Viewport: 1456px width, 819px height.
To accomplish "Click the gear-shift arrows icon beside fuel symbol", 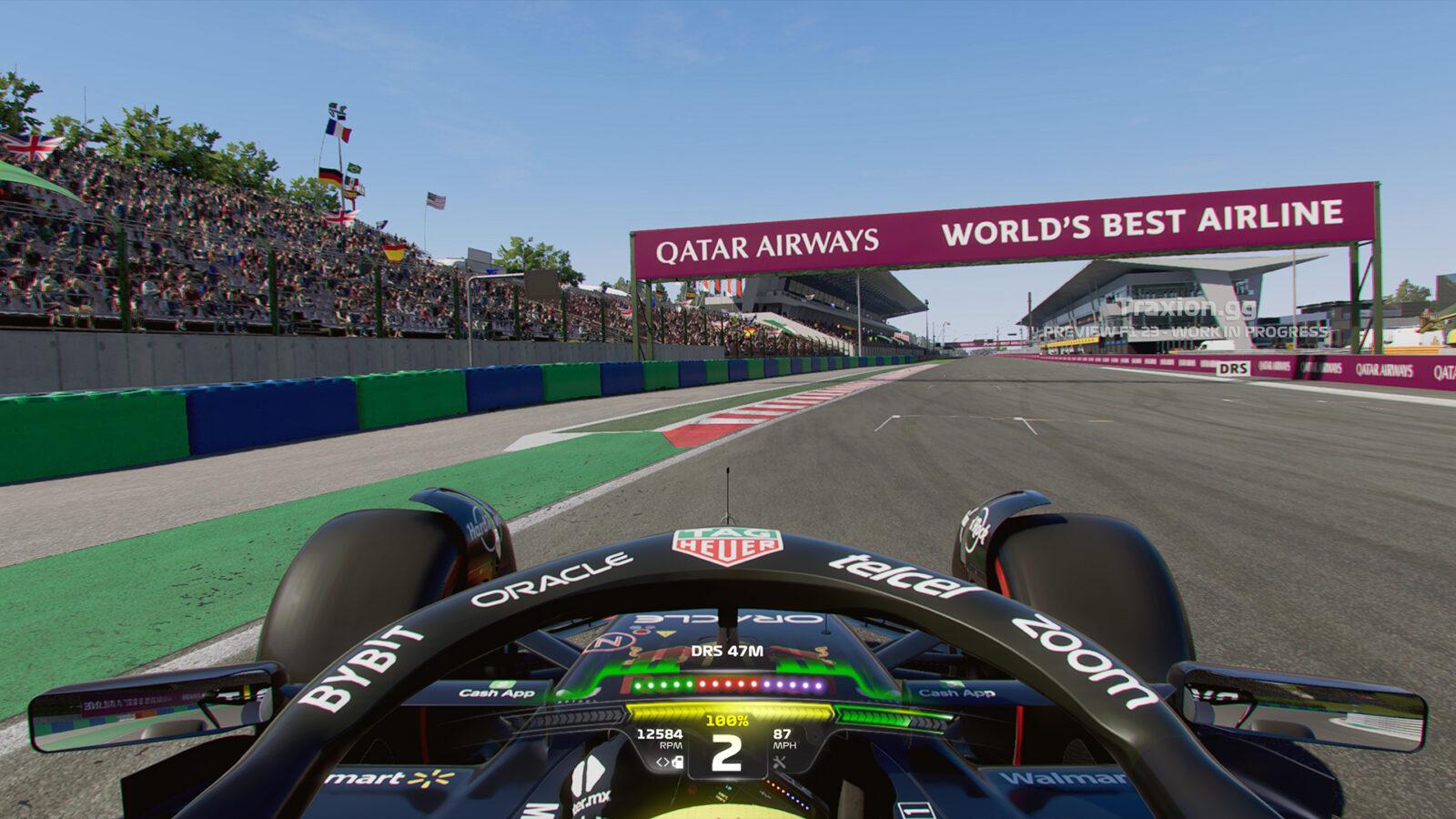I will [662, 763].
